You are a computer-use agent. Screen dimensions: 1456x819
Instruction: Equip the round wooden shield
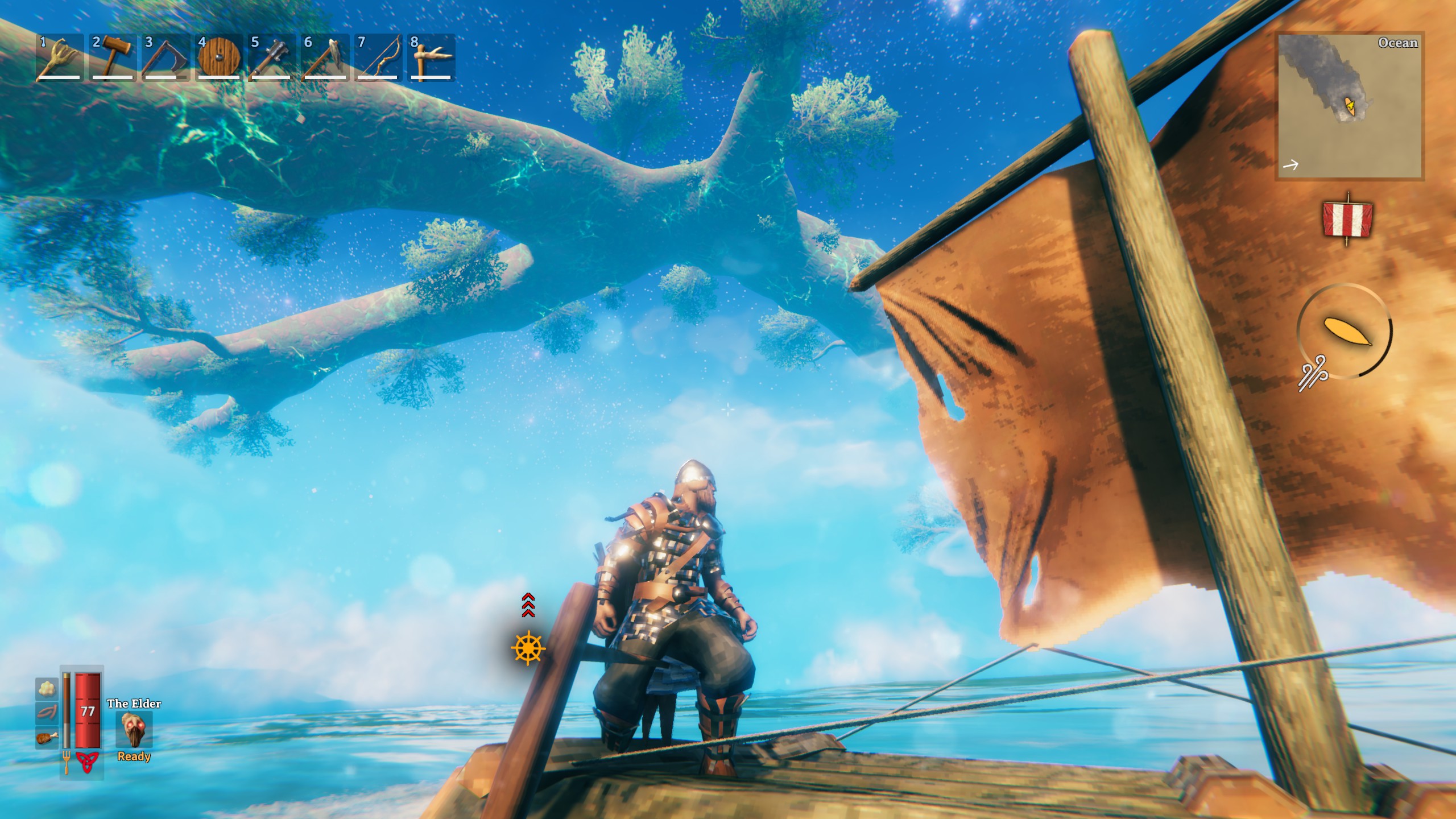pyautogui.click(x=218, y=57)
